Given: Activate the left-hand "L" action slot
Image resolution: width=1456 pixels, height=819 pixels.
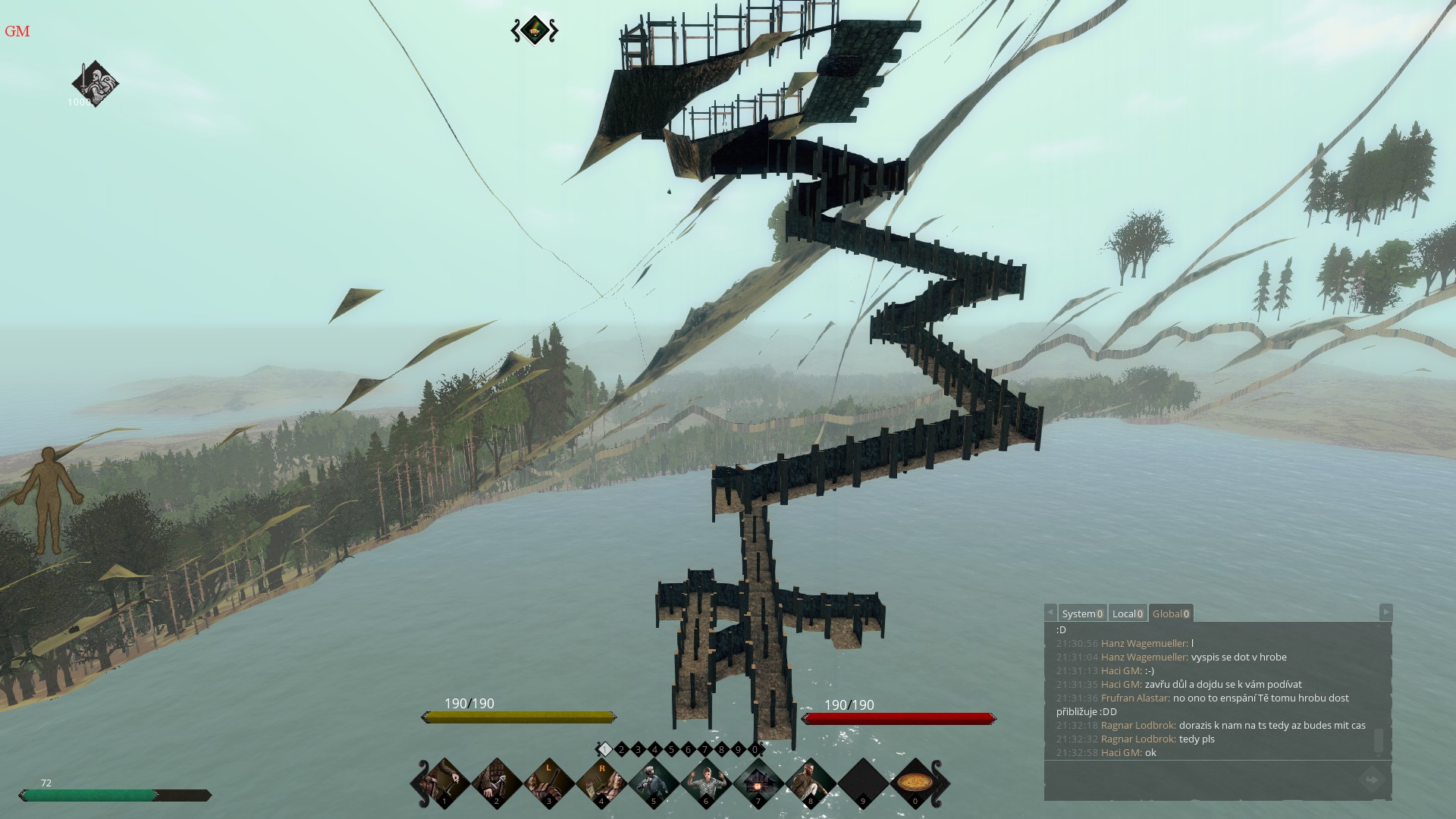Looking at the screenshot, I should [549, 783].
